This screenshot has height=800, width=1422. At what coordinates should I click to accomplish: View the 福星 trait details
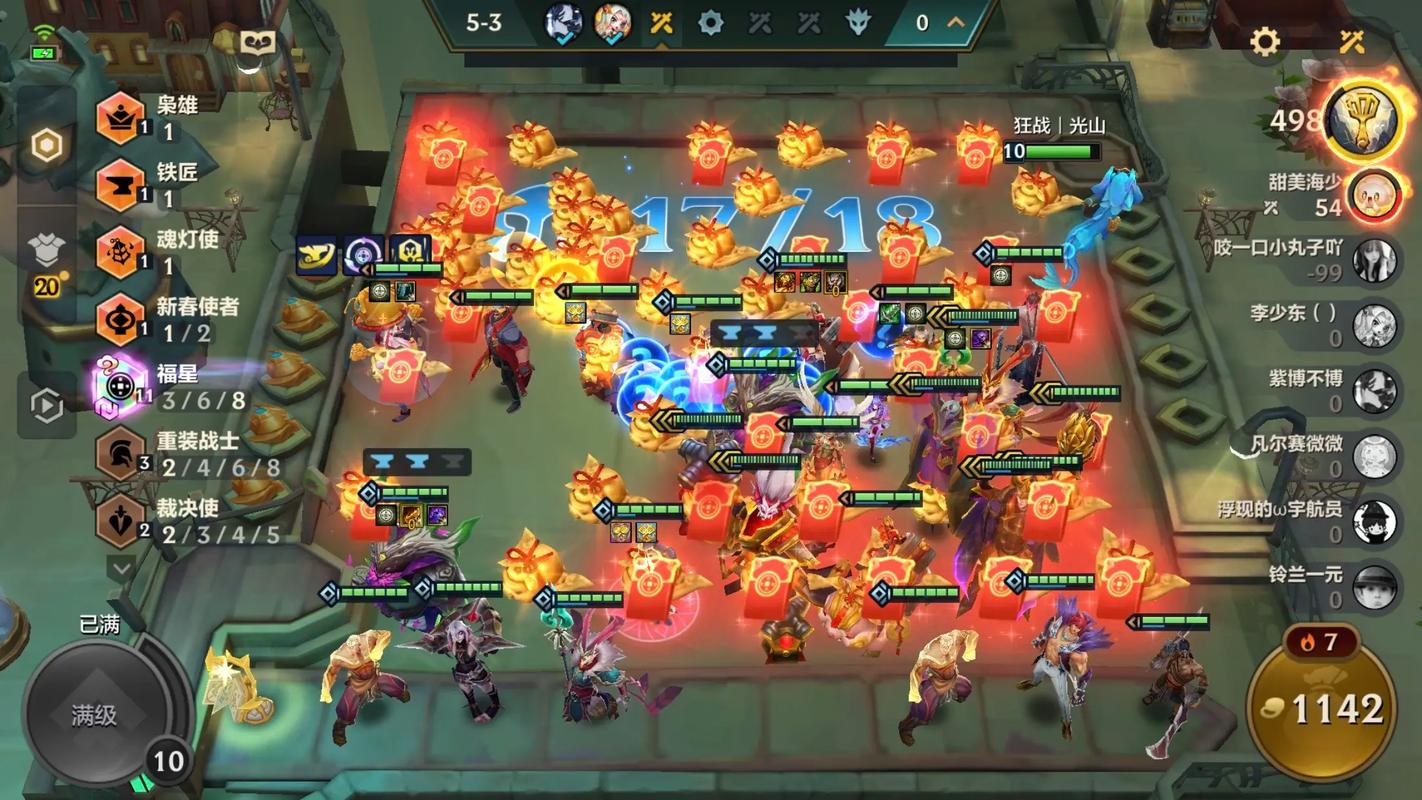click(121, 386)
